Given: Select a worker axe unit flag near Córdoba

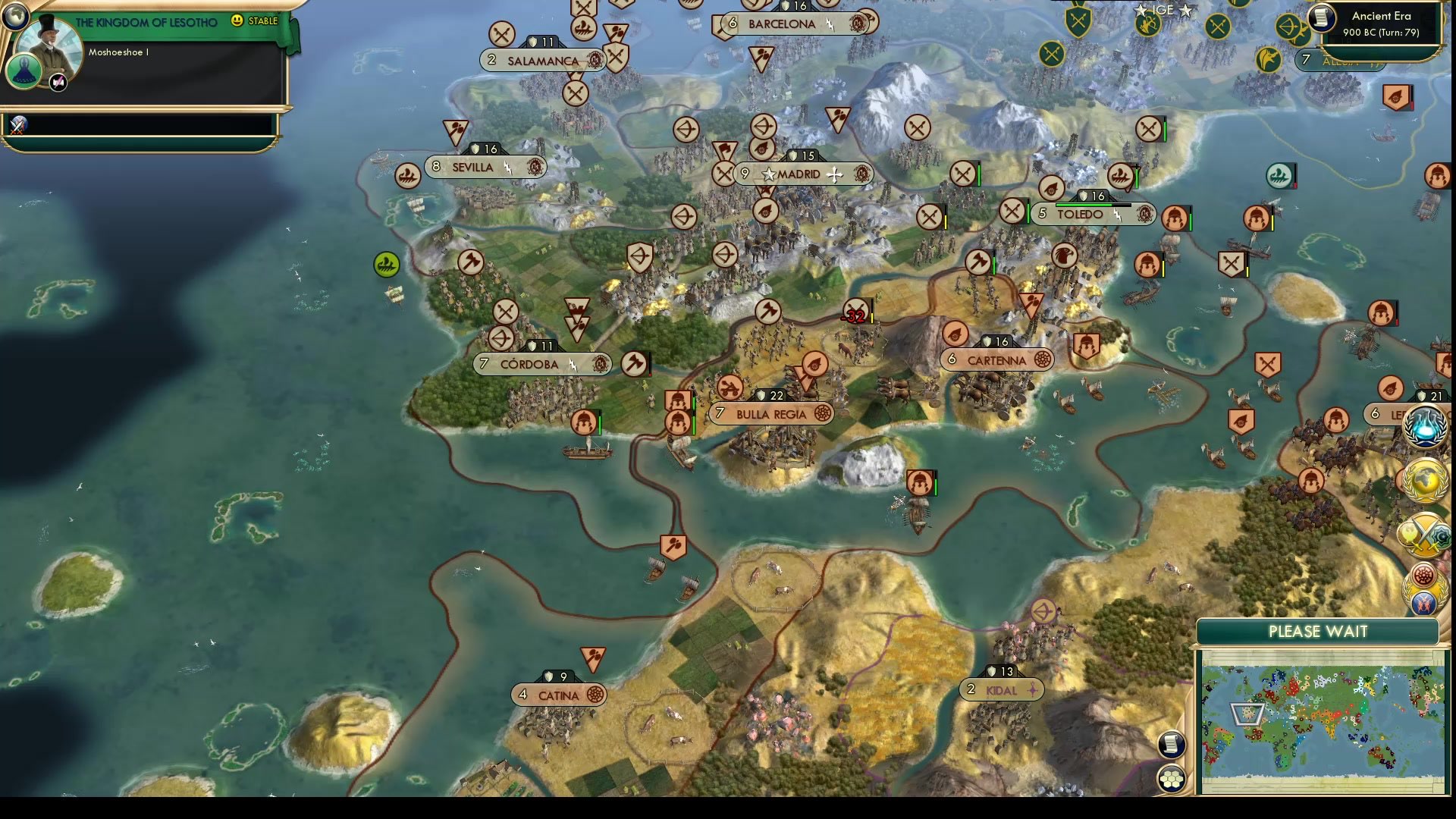Looking at the screenshot, I should (x=635, y=364).
